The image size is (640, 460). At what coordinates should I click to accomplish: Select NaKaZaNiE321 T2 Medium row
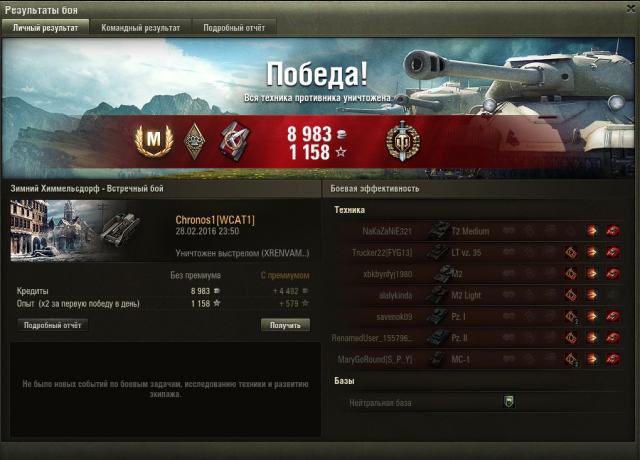[x=480, y=231]
